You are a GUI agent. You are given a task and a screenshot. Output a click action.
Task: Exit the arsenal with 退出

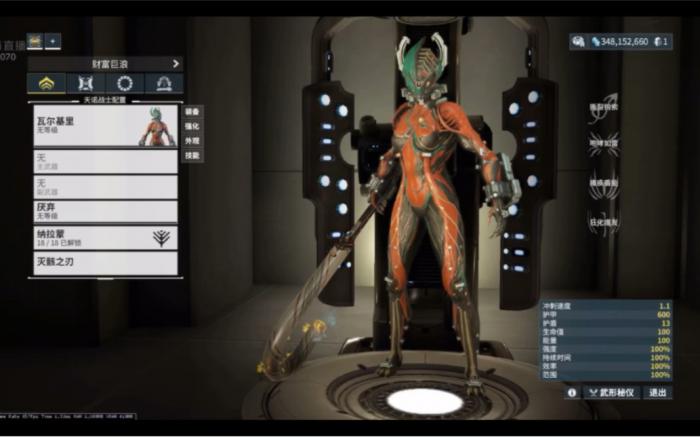click(x=657, y=393)
